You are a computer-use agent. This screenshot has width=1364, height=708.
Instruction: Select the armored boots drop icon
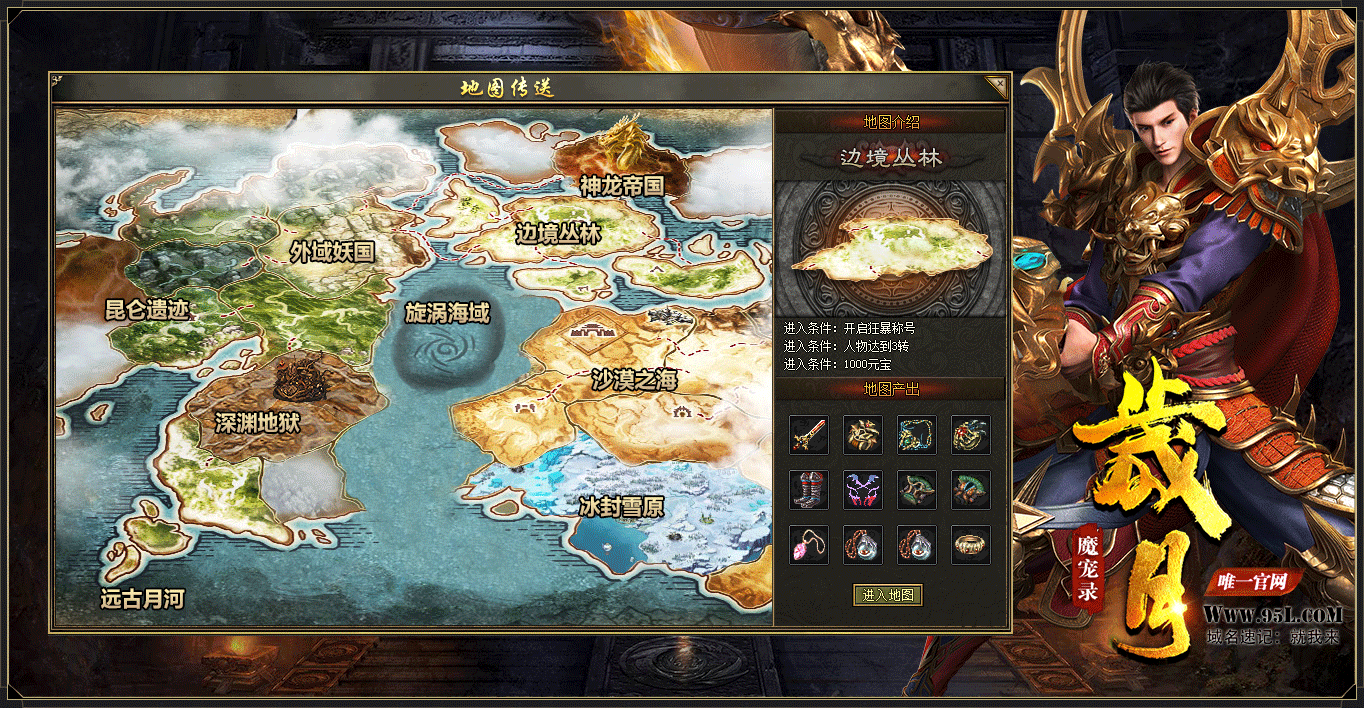pyautogui.click(x=808, y=490)
